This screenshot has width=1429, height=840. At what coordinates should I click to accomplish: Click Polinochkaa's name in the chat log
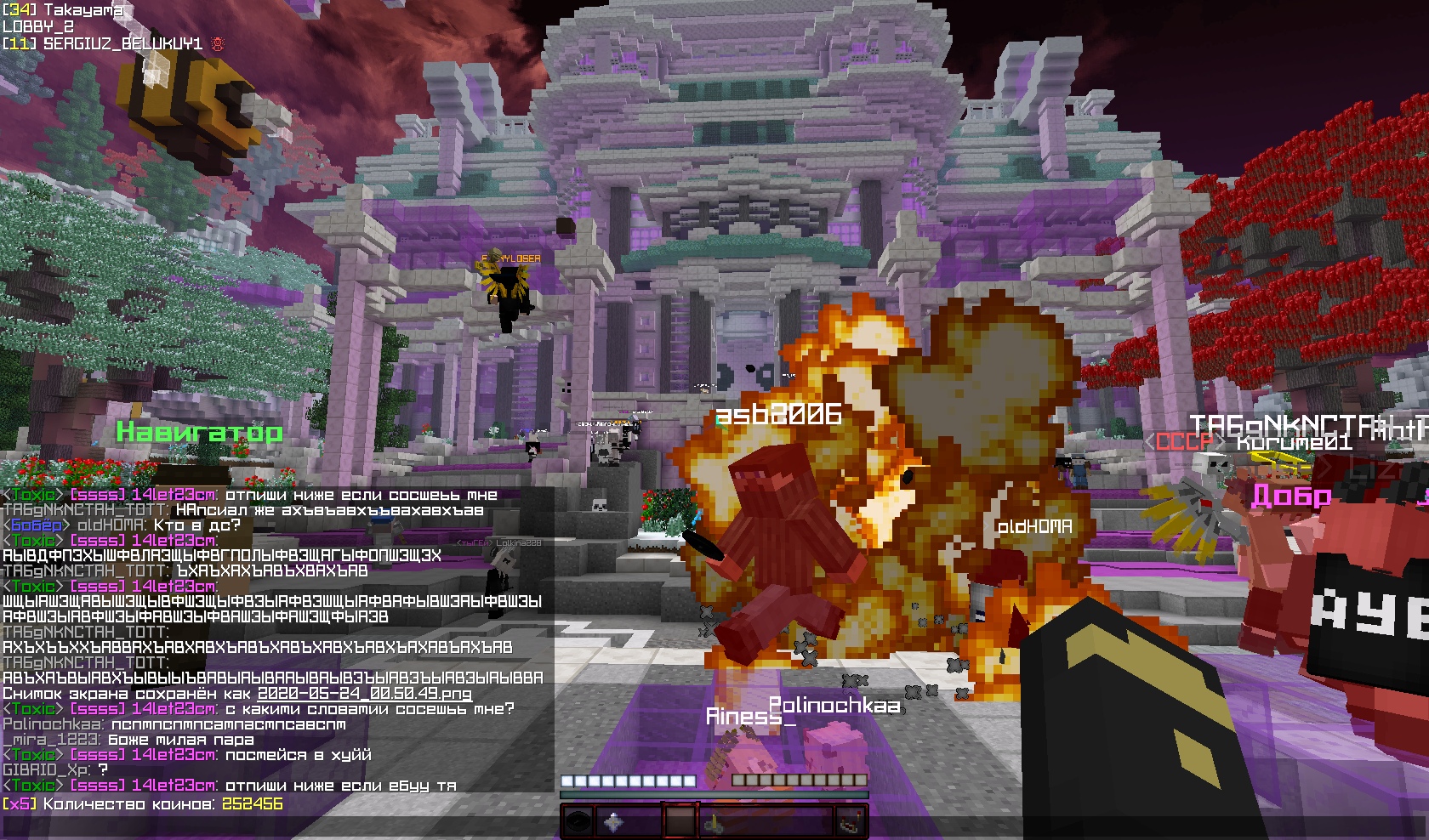click(x=53, y=724)
